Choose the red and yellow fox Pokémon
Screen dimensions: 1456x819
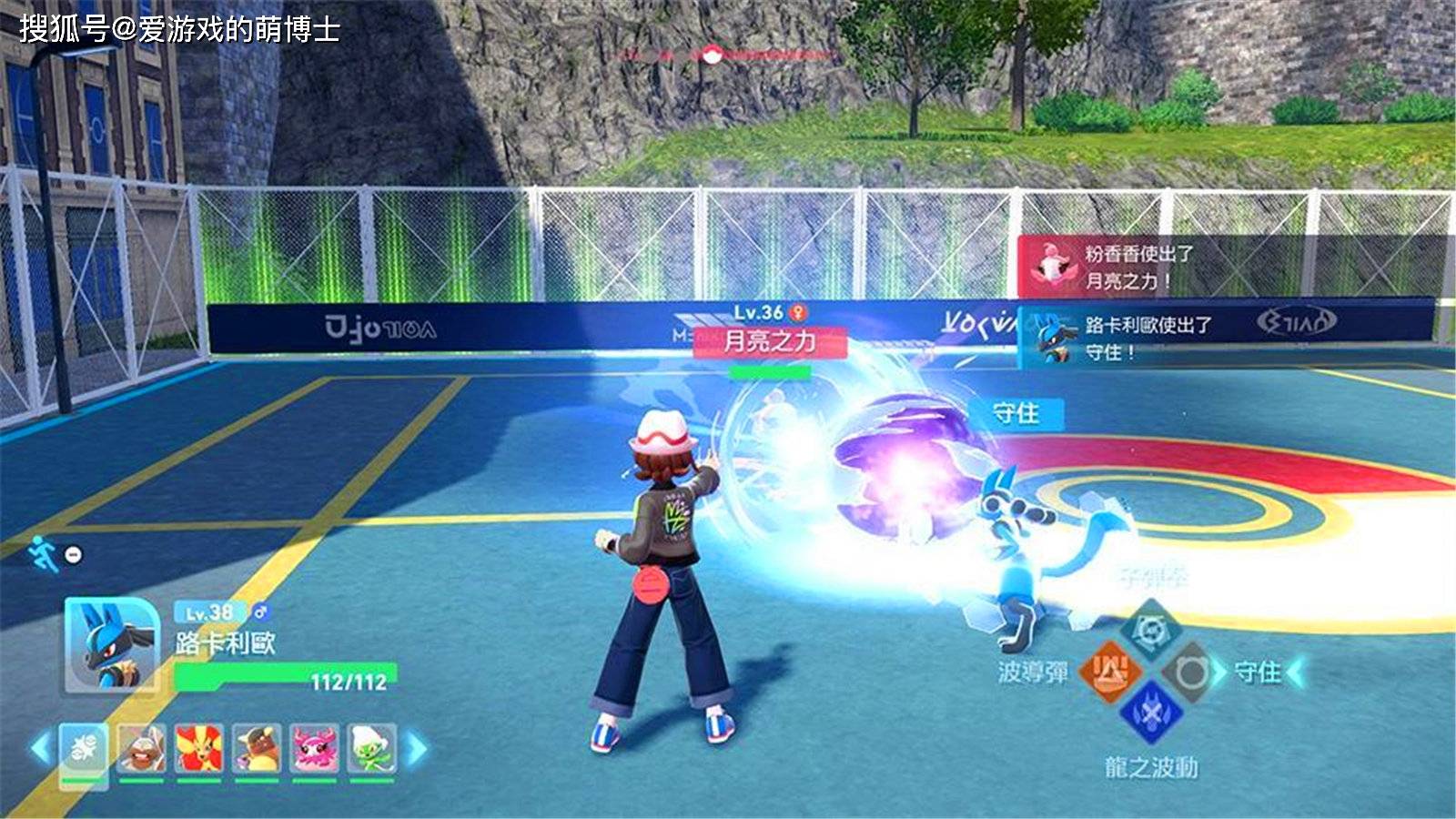[198, 750]
